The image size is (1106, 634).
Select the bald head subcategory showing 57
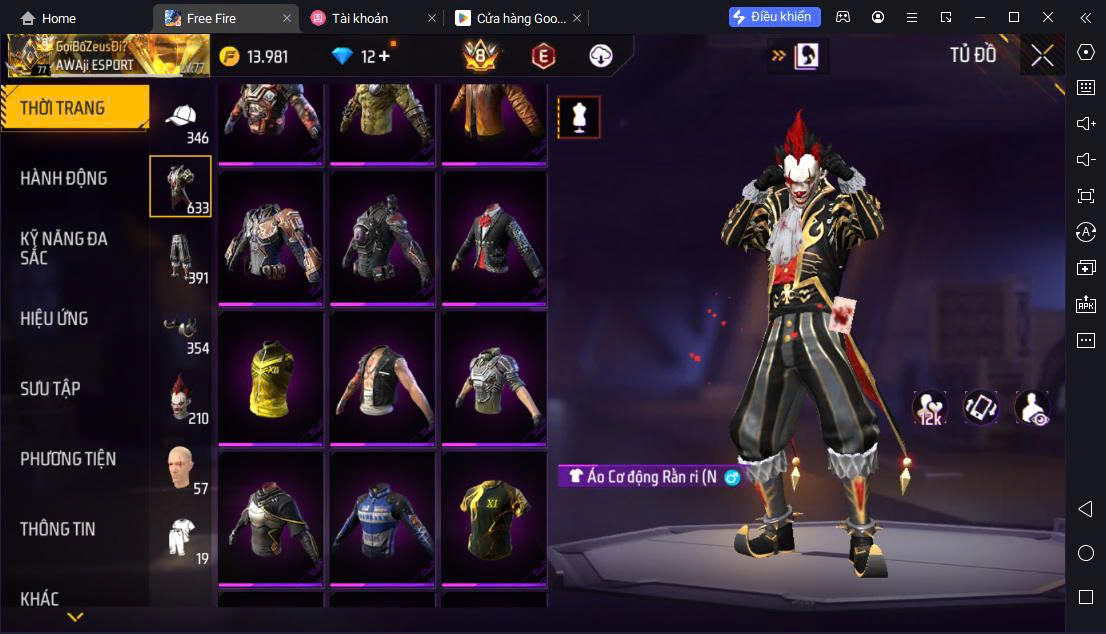point(181,468)
